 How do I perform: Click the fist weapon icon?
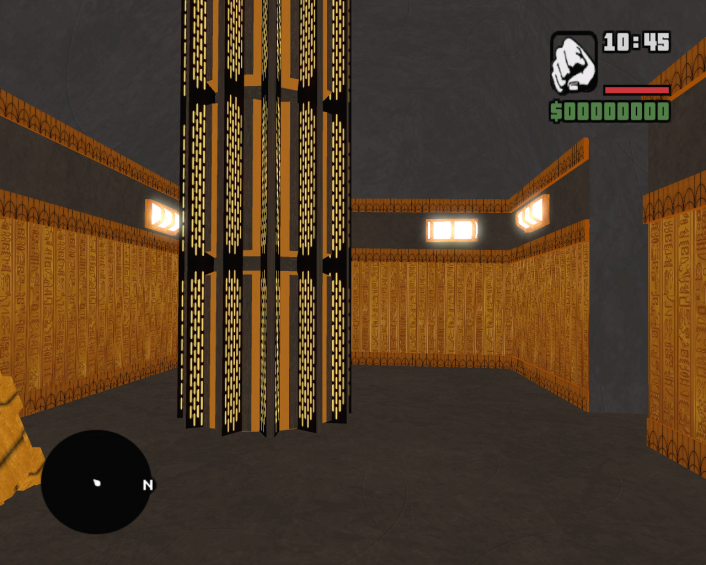(573, 62)
